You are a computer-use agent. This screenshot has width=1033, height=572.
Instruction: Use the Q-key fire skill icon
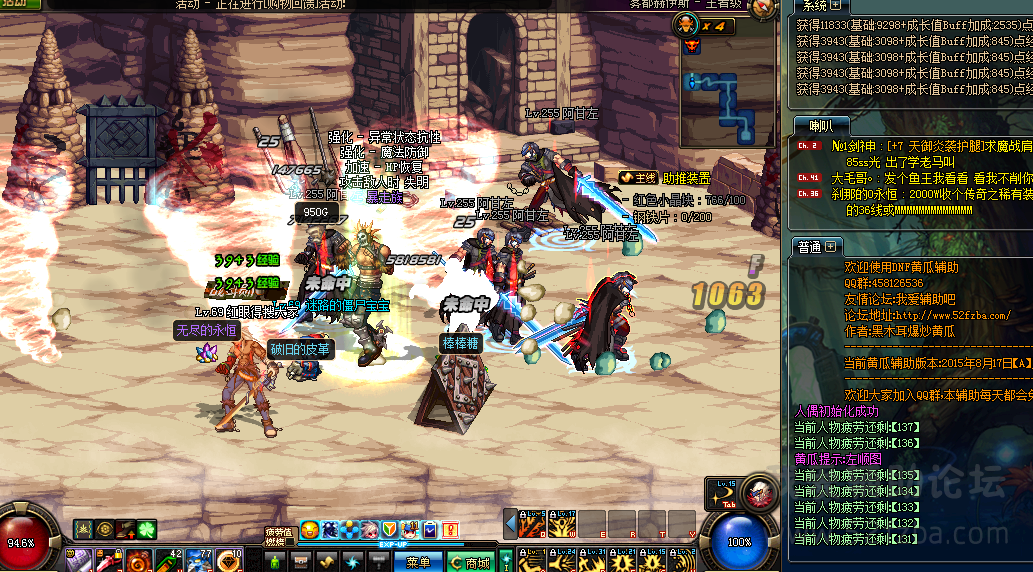pyautogui.click(x=532, y=523)
